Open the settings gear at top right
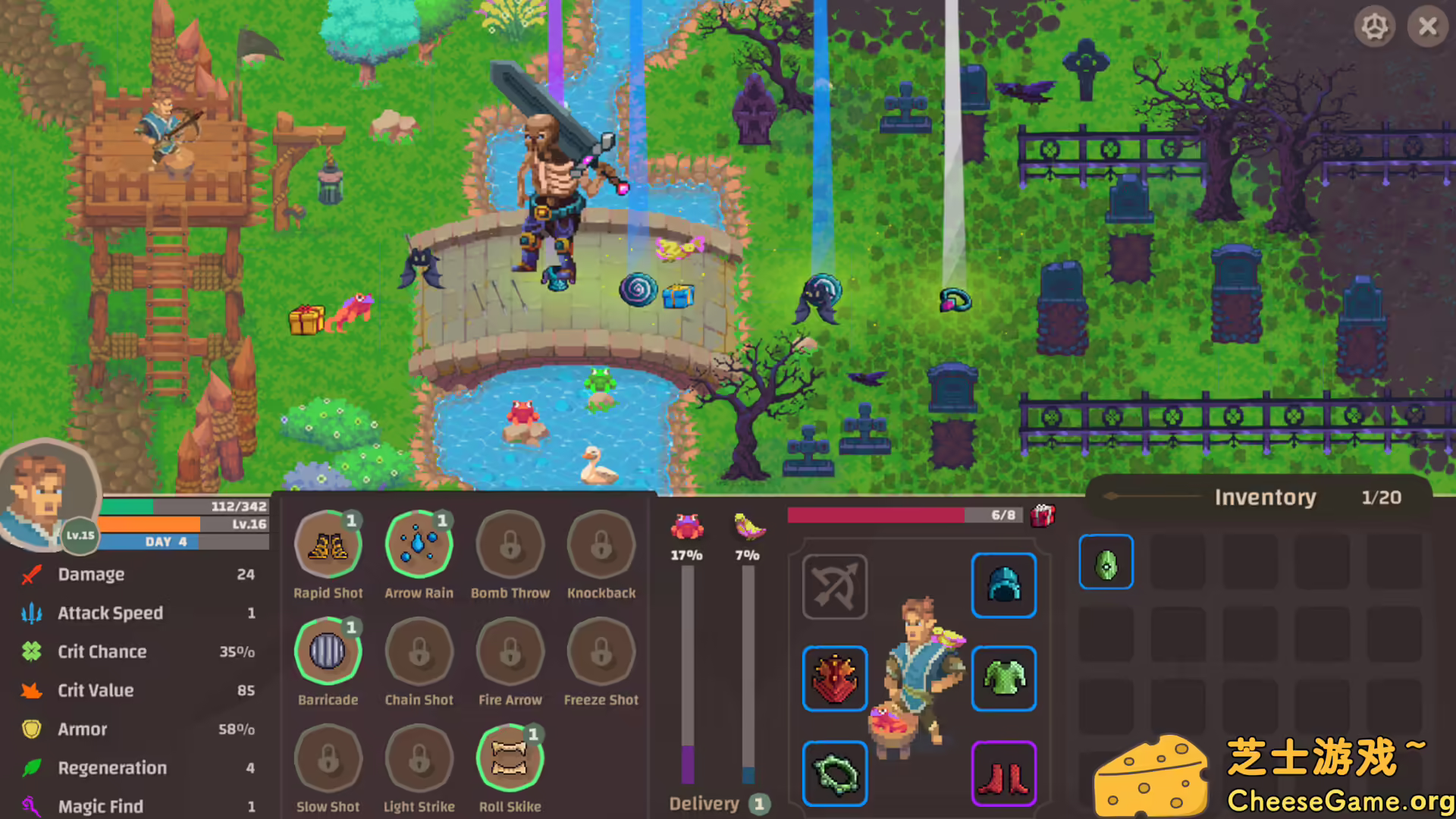The image size is (1456, 819). [1375, 27]
